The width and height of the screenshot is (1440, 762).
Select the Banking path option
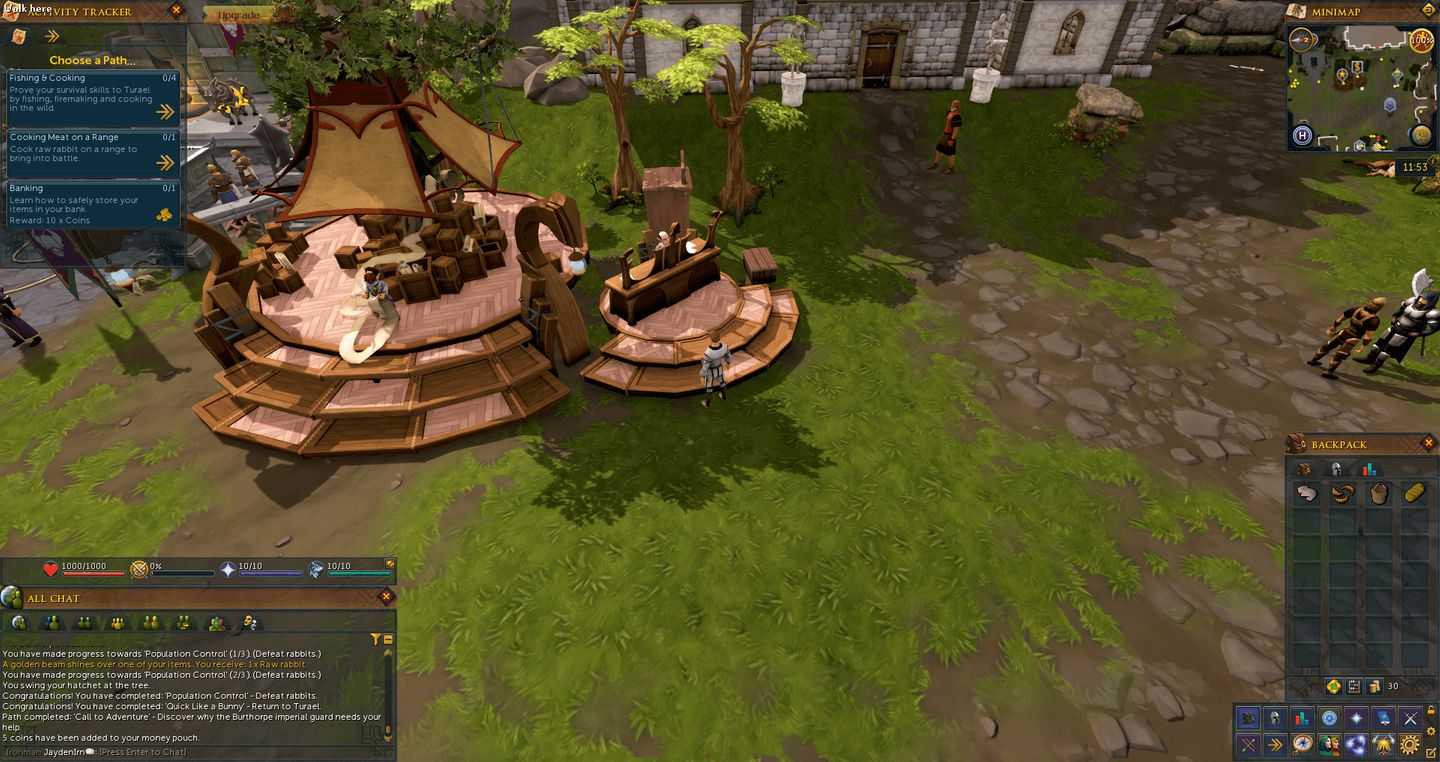coord(90,200)
